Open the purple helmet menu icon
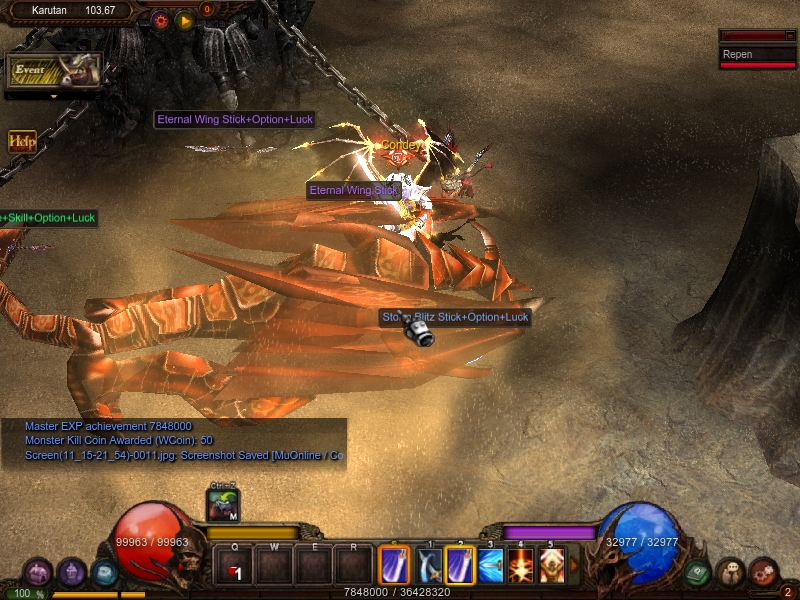Image resolution: width=800 pixels, height=600 pixels. click(38, 573)
